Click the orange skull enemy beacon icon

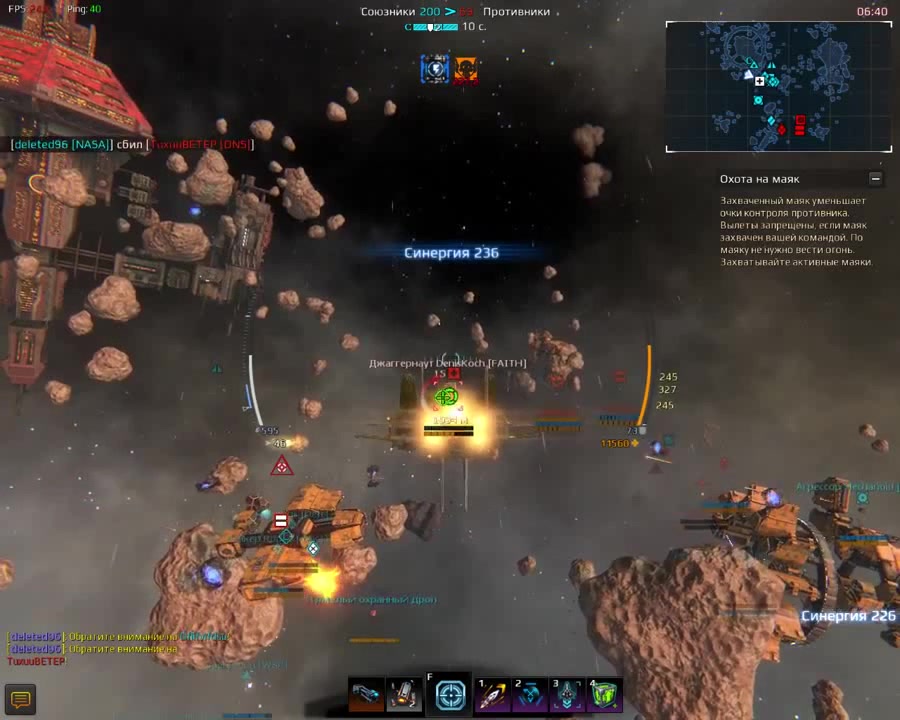coord(465,69)
